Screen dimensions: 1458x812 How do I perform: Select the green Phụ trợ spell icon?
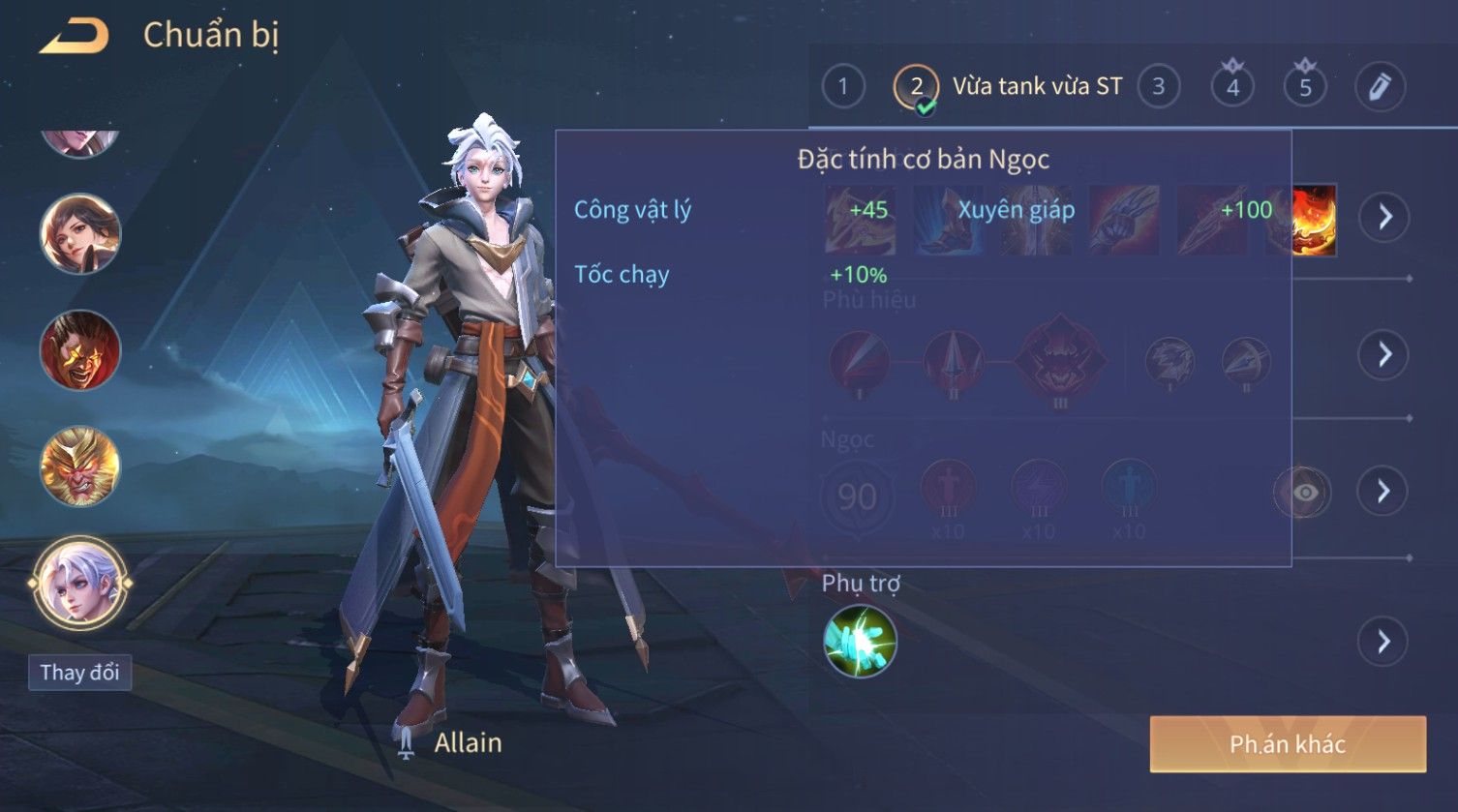(x=860, y=642)
